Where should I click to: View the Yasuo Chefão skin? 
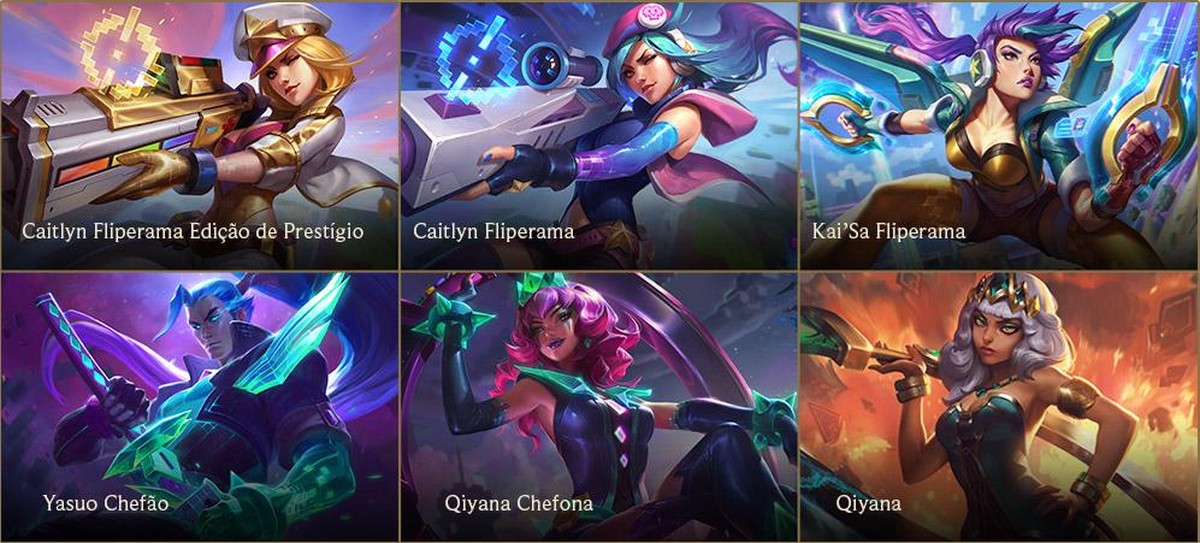[200, 407]
